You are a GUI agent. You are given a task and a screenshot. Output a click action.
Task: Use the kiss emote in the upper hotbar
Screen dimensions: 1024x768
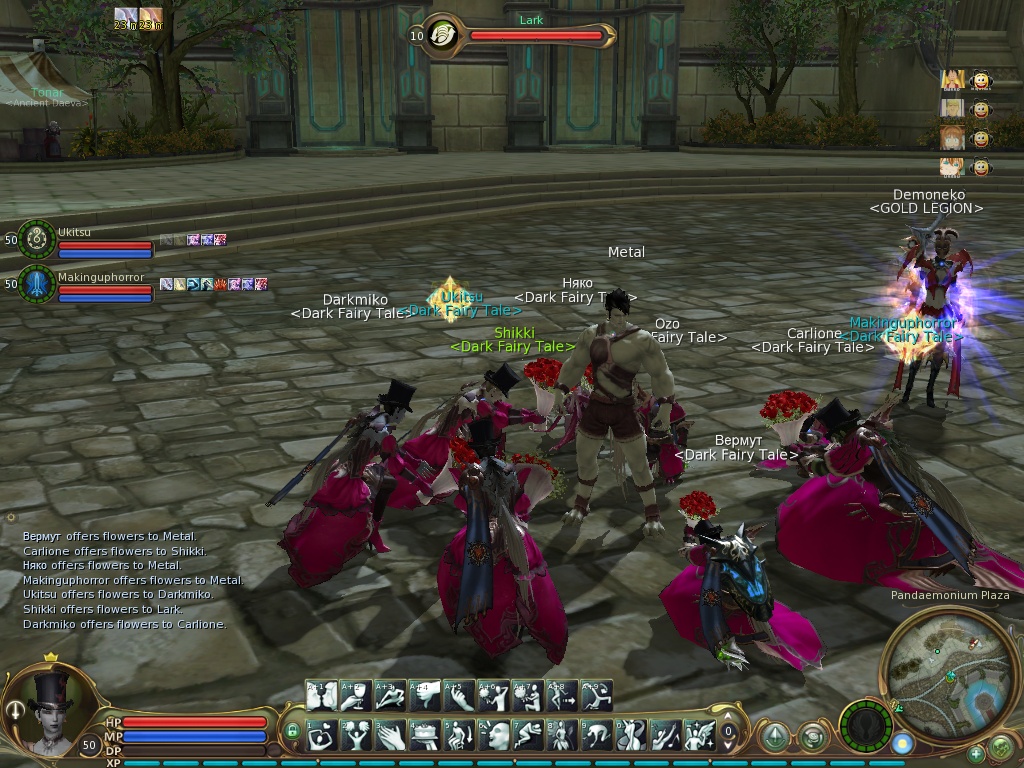[x=322, y=695]
